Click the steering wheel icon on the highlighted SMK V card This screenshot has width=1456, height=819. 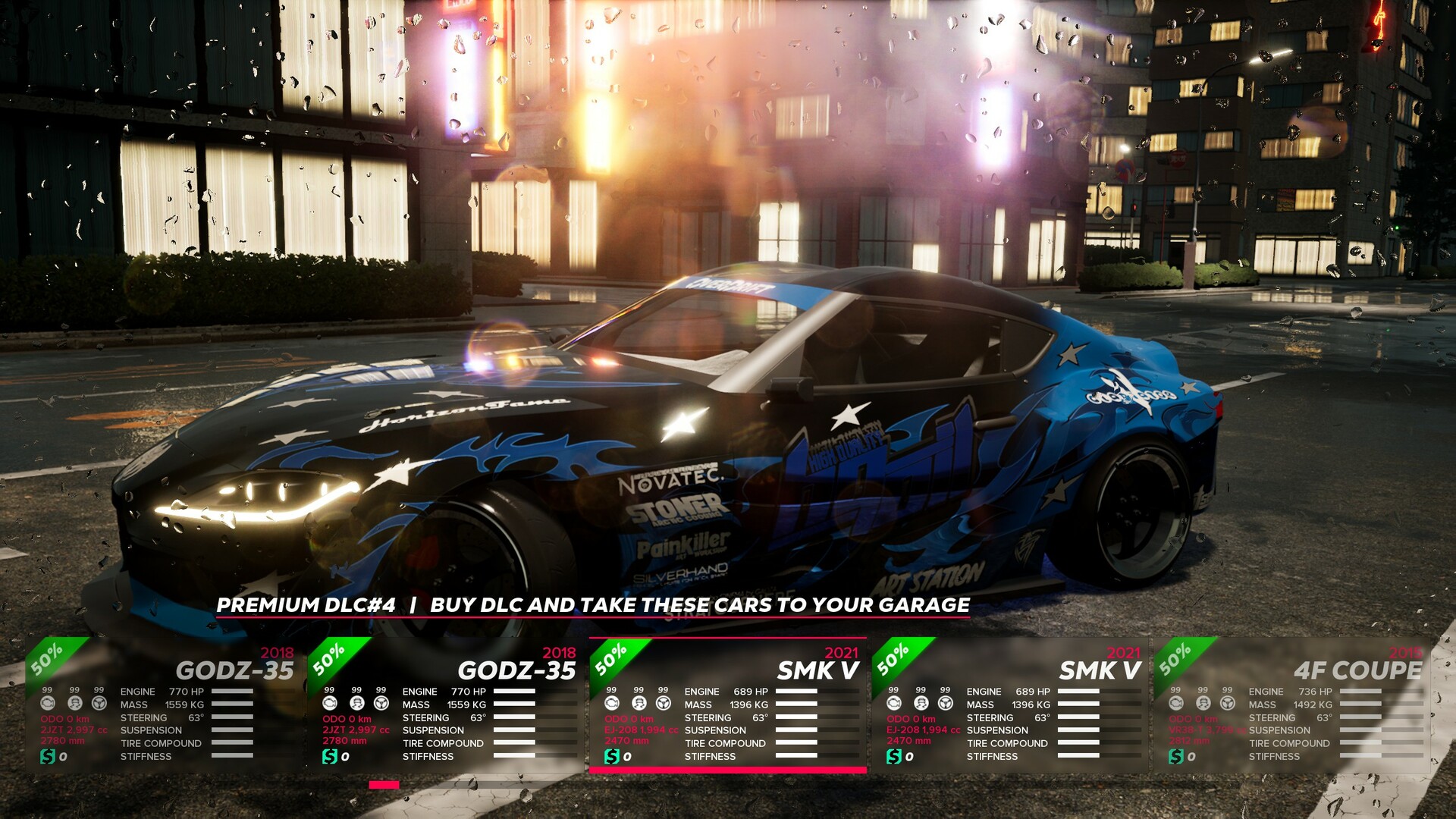(662, 704)
